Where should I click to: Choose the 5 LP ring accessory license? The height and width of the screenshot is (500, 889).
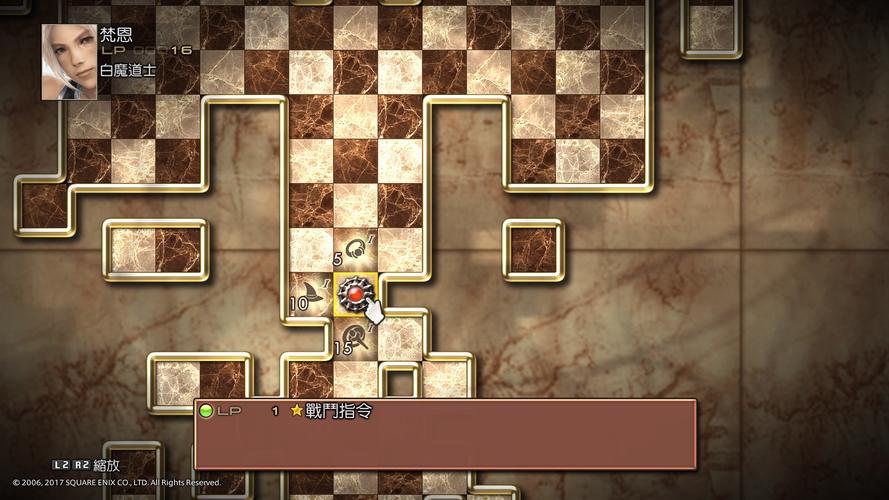[355, 250]
